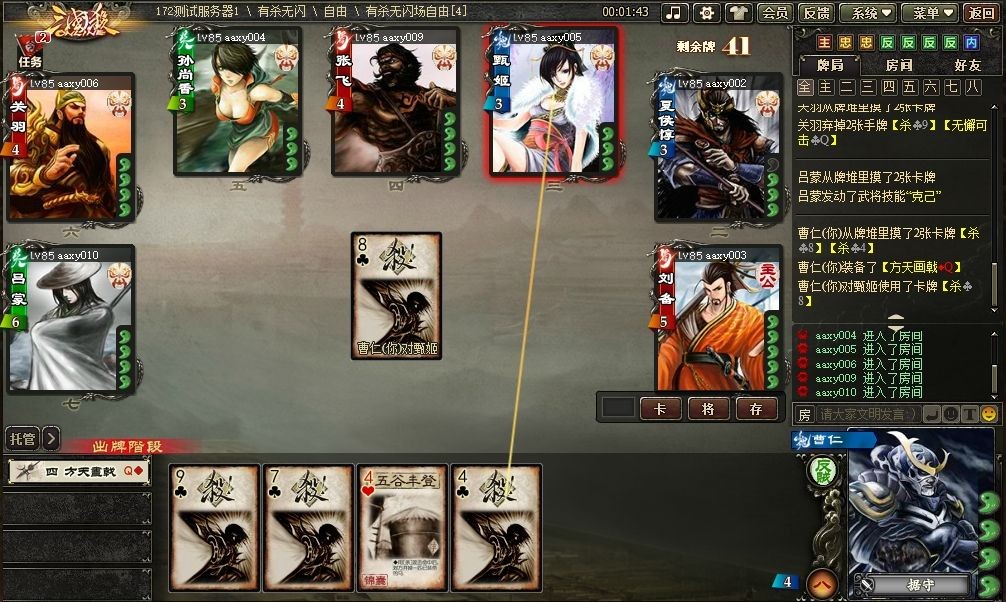The image size is (1006, 602).
Task: Open the 菜单 dropdown menu
Action: (927, 13)
